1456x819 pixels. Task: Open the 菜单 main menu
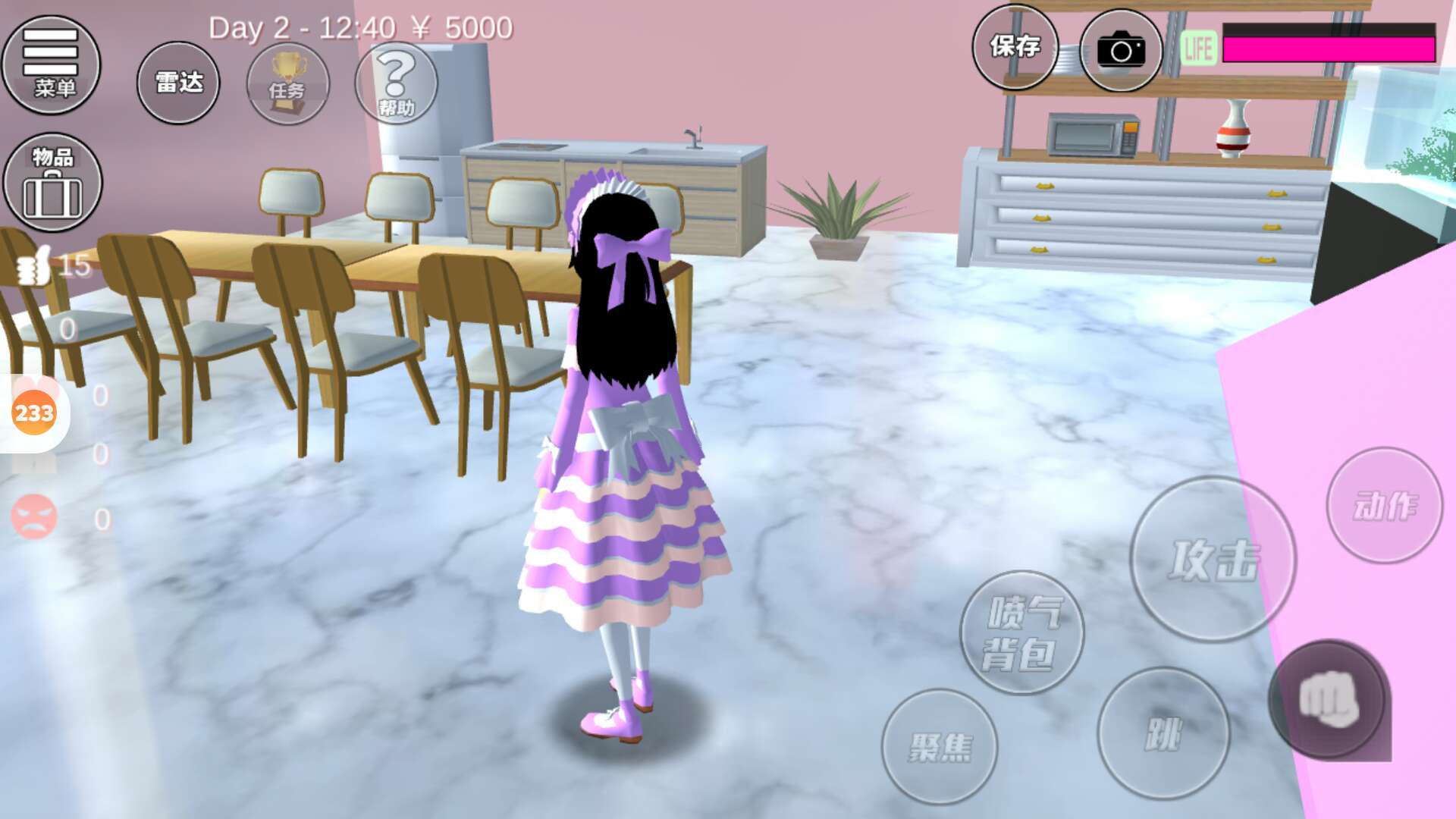(51, 64)
